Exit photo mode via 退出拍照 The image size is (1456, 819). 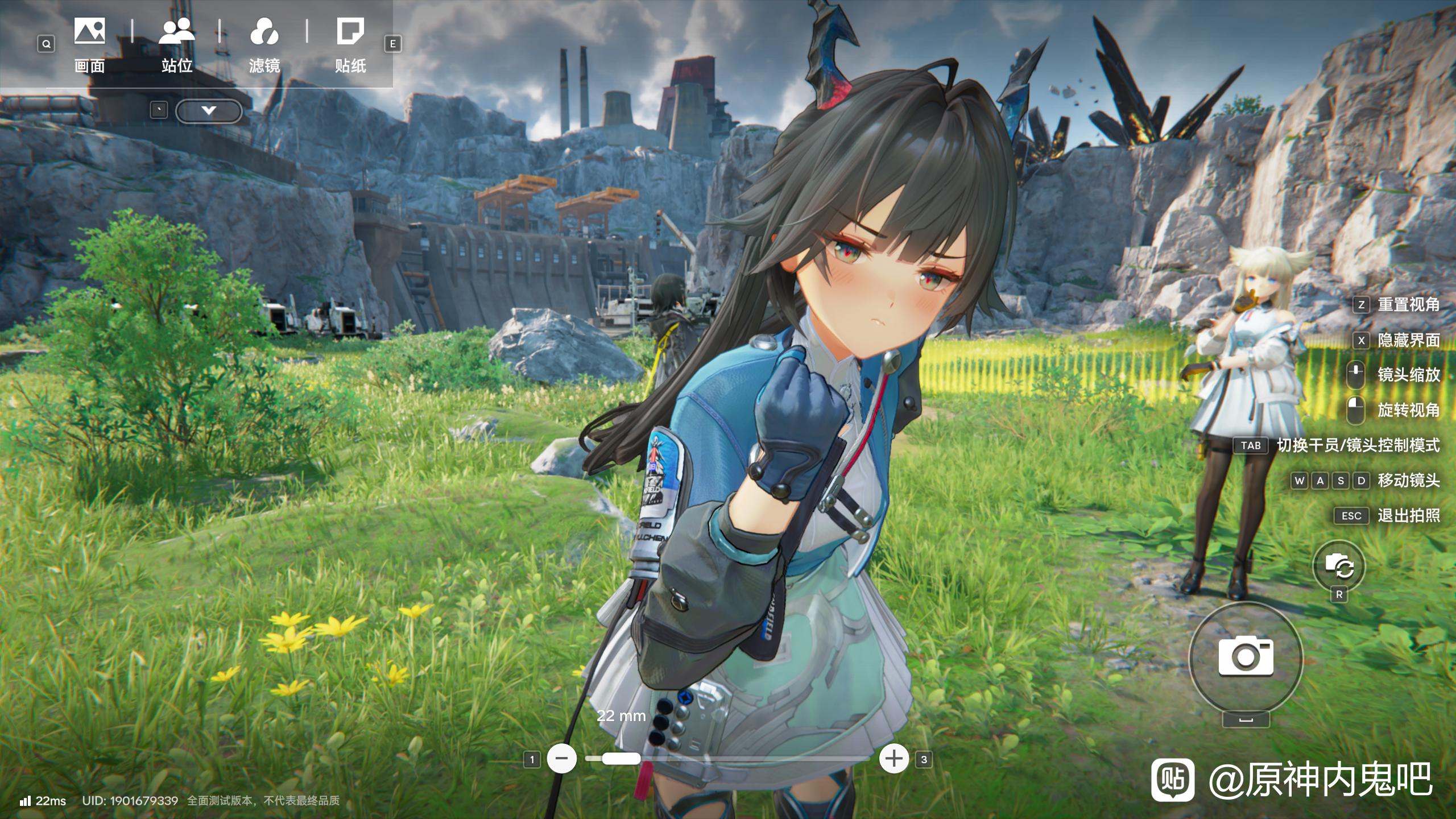1408,516
